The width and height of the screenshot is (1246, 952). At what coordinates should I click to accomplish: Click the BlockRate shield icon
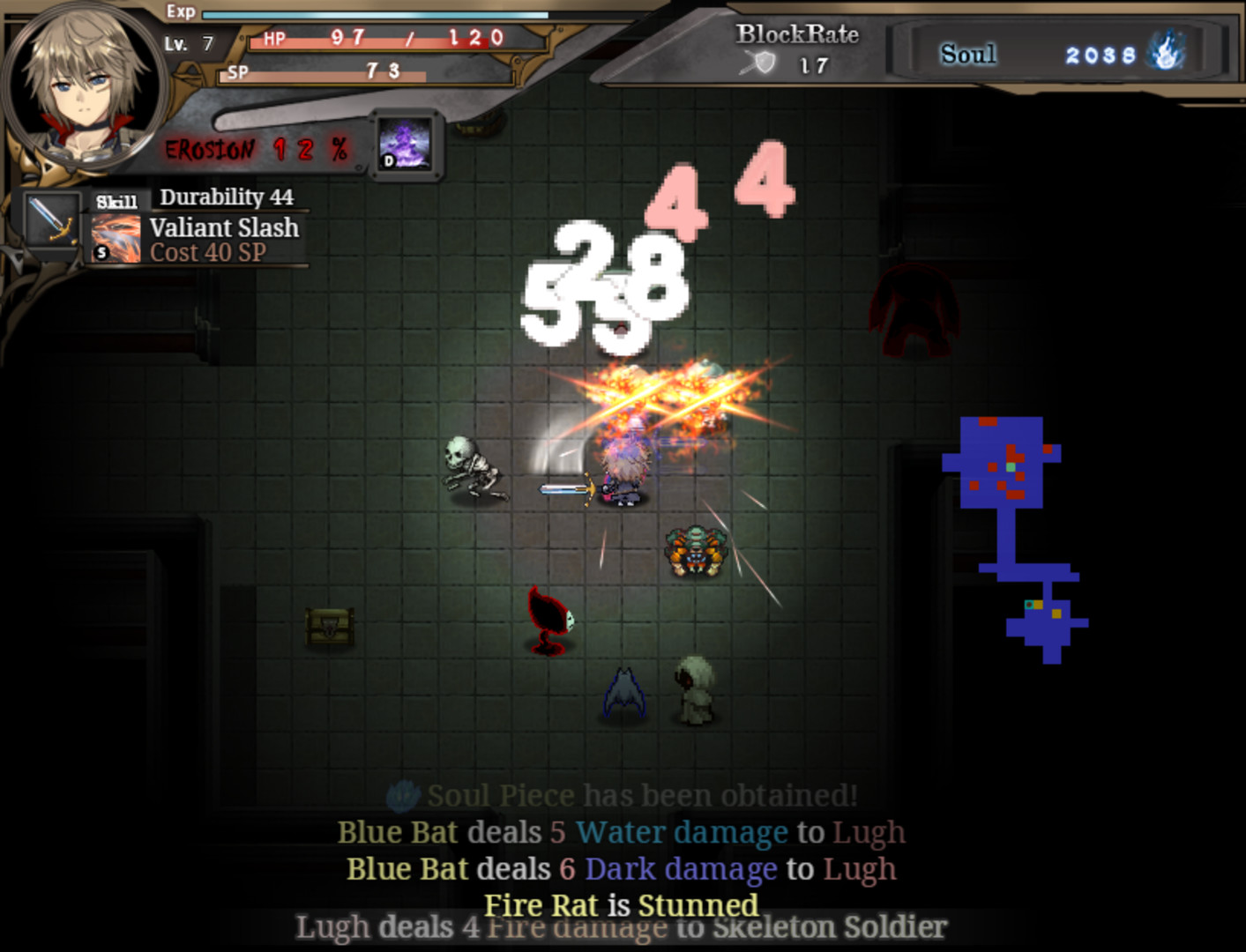(x=759, y=63)
